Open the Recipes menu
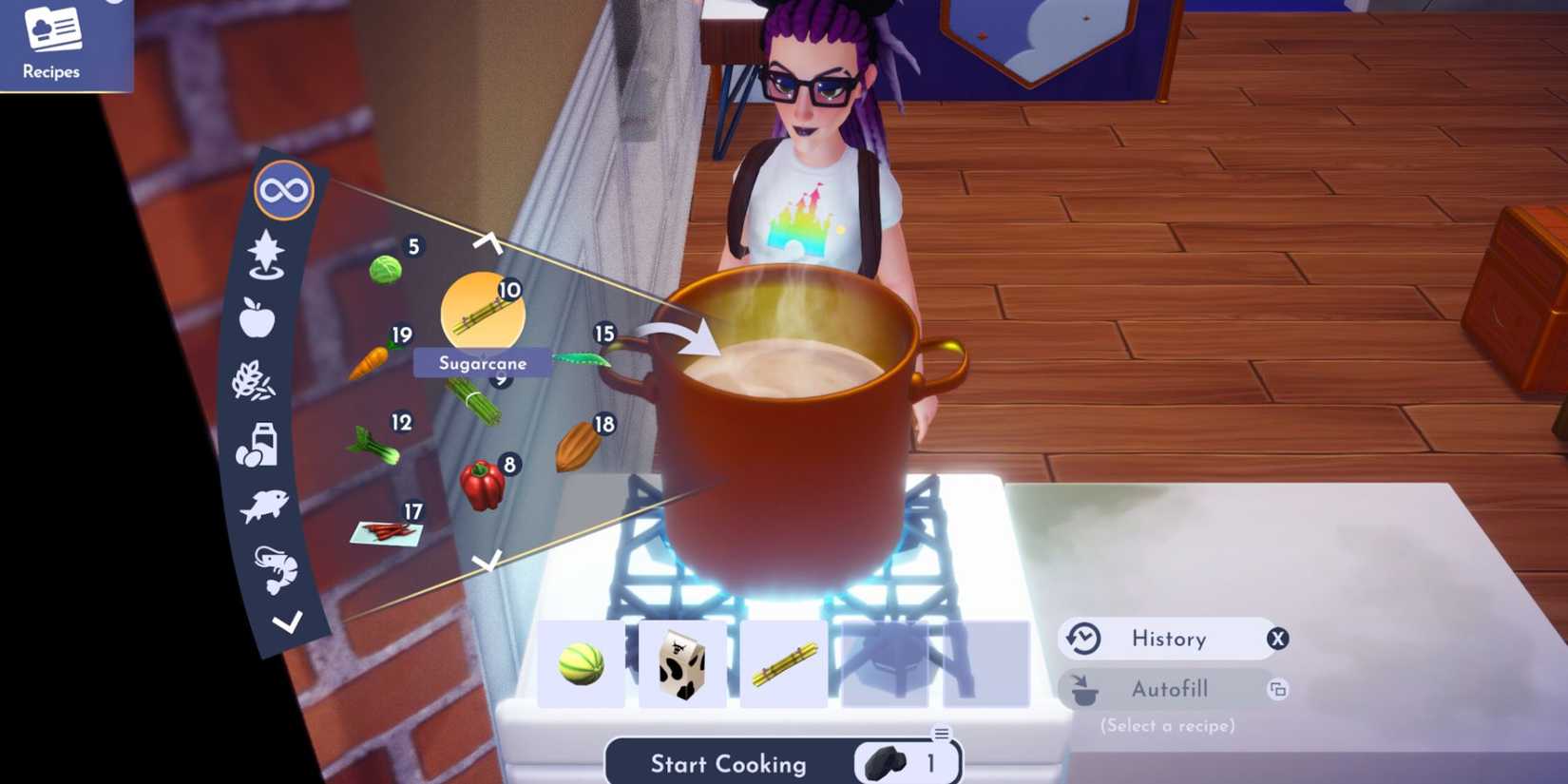 click(x=52, y=43)
